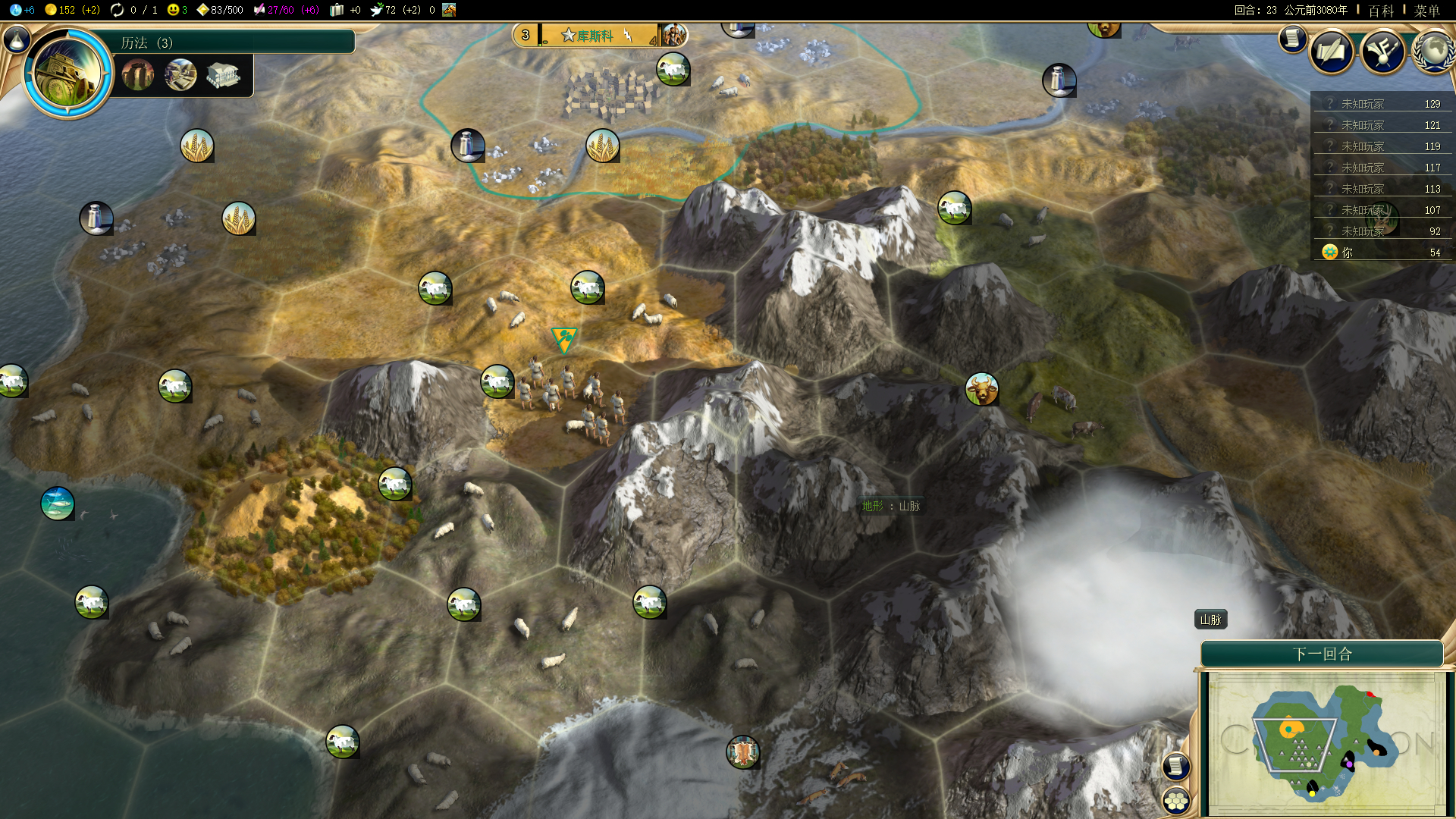Click the minimap to move the camera

(1326, 743)
